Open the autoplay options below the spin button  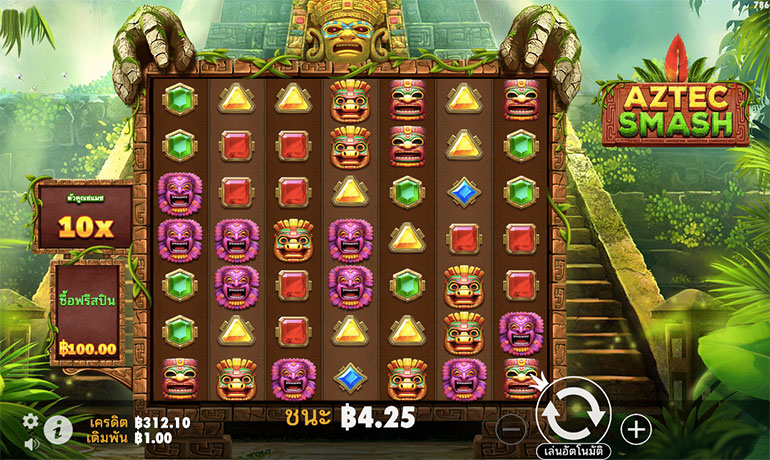coord(573,450)
